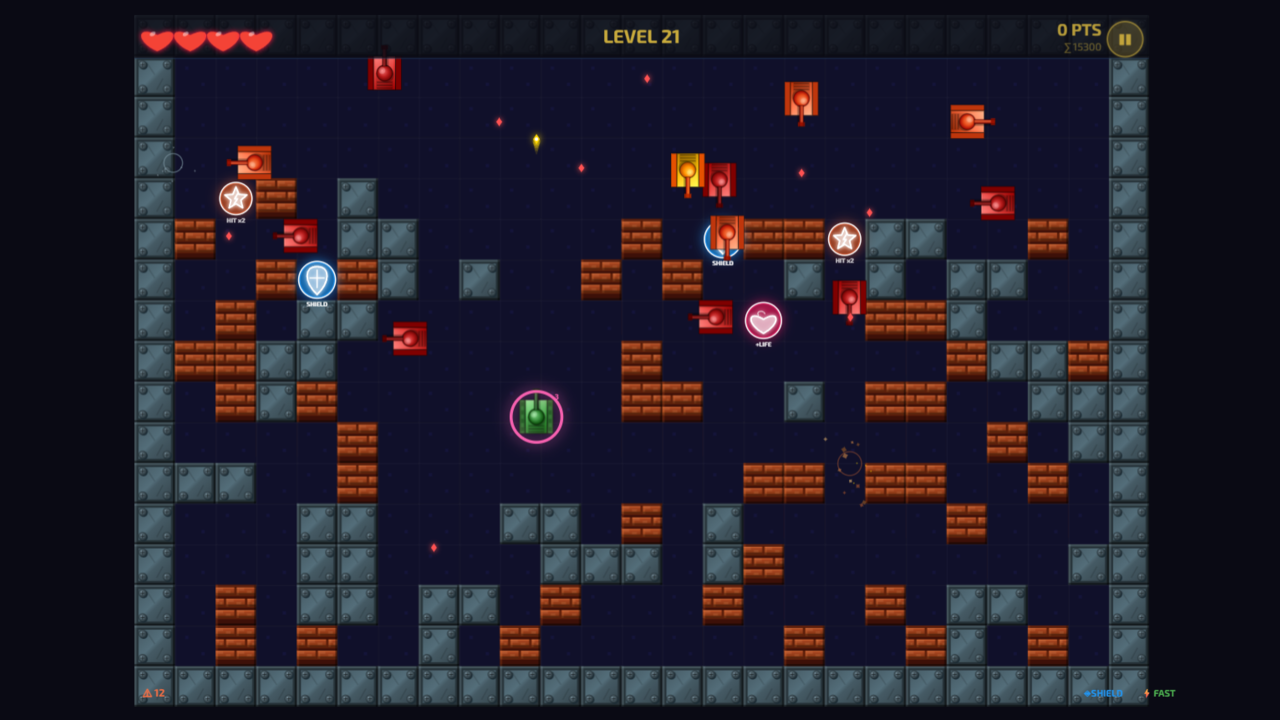The width and height of the screenshot is (1280, 720).
Task: Click the SHIELD badge overlapping the red tank
Action: coord(722,239)
